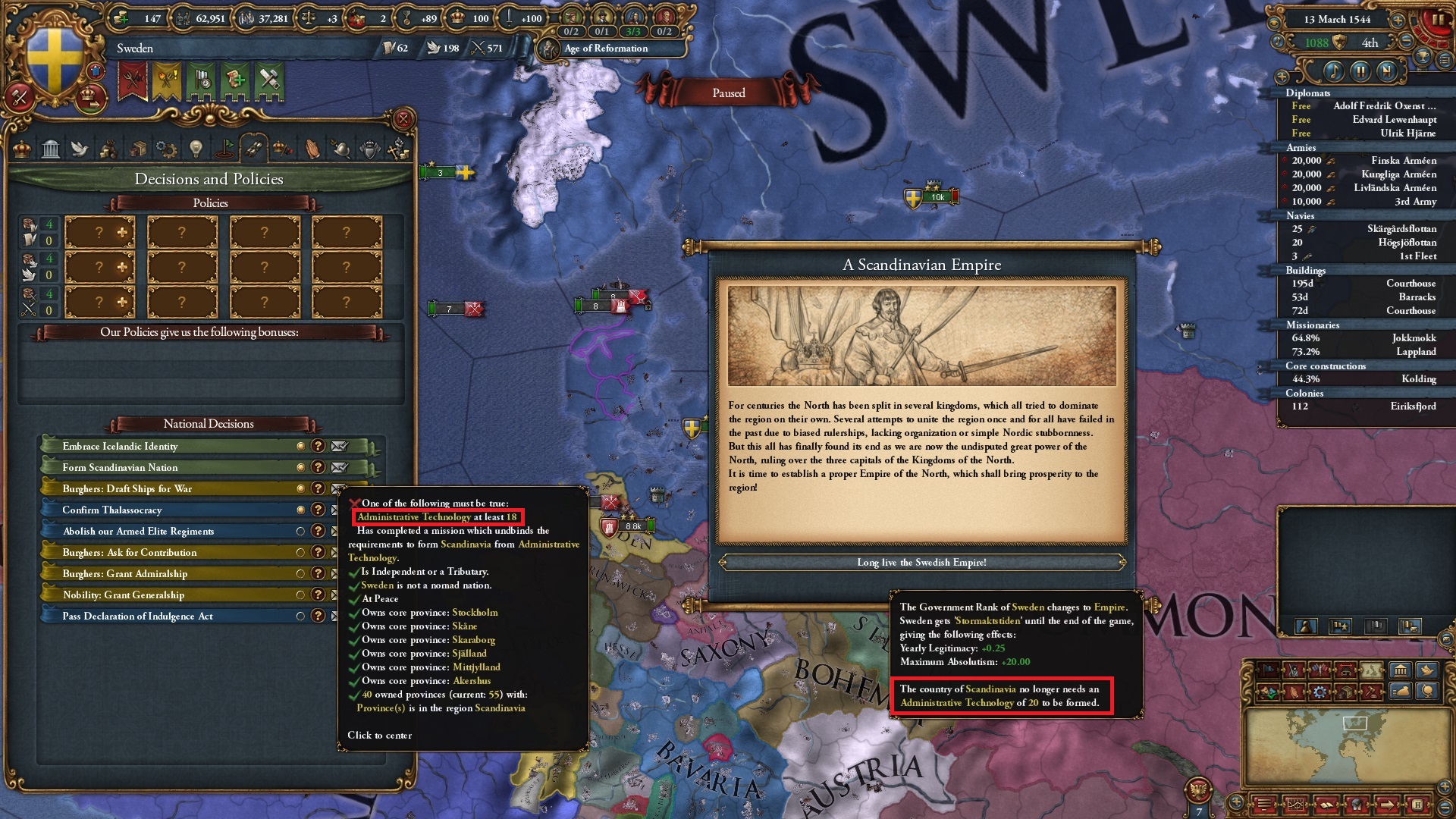1456x819 pixels.
Task: Increase game speed with the plus control
Action: (1398, 20)
